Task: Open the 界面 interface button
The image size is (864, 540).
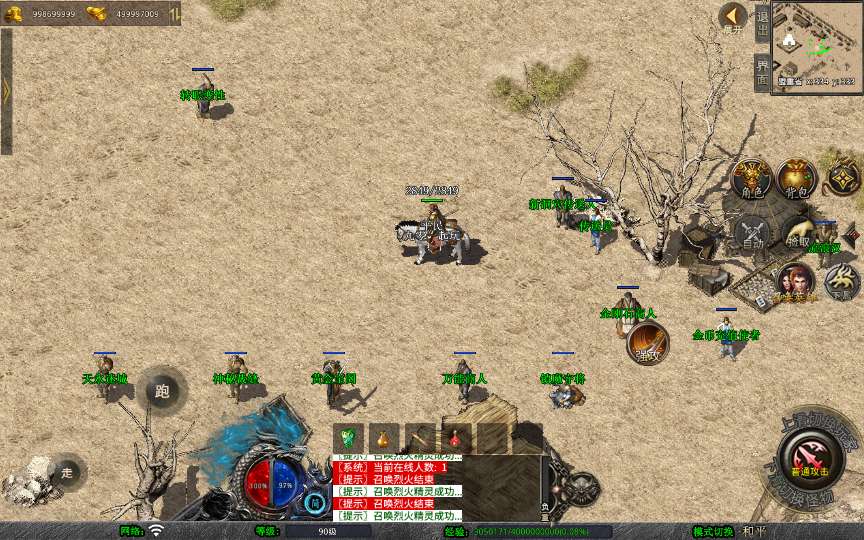Action: [762, 72]
